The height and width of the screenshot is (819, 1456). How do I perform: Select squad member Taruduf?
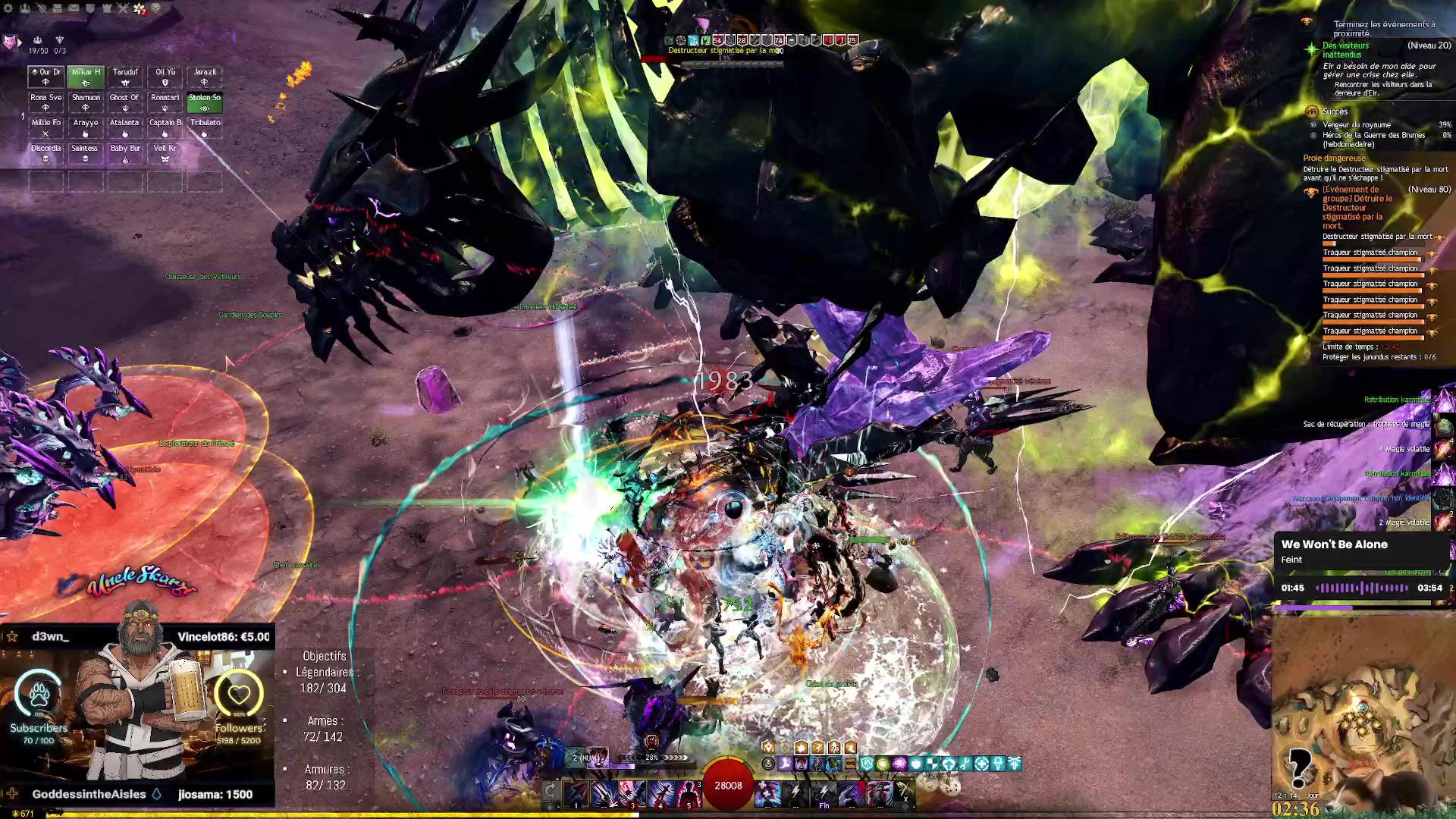pos(125,77)
